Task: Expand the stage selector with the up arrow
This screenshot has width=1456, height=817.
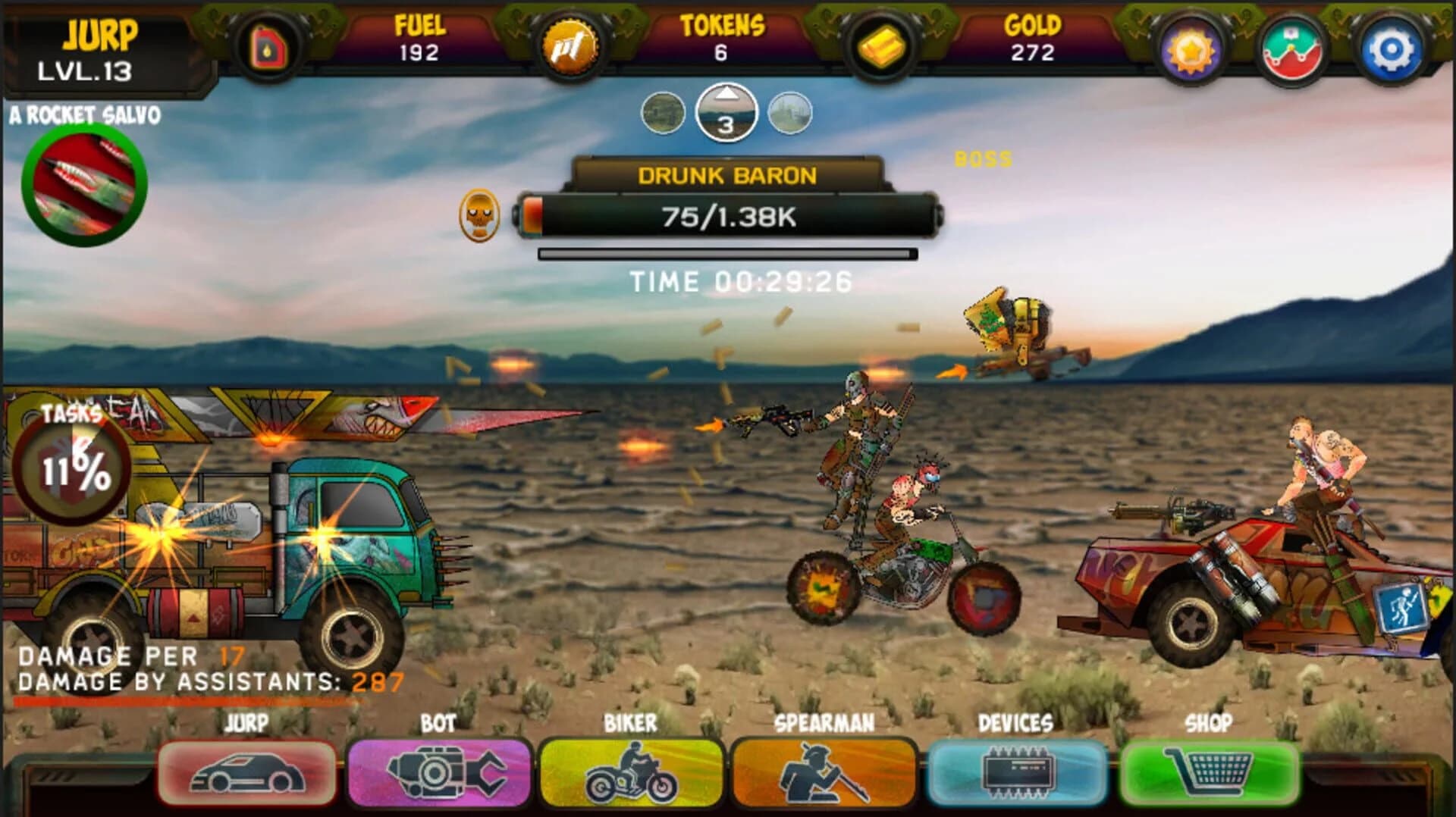Action: (726, 97)
